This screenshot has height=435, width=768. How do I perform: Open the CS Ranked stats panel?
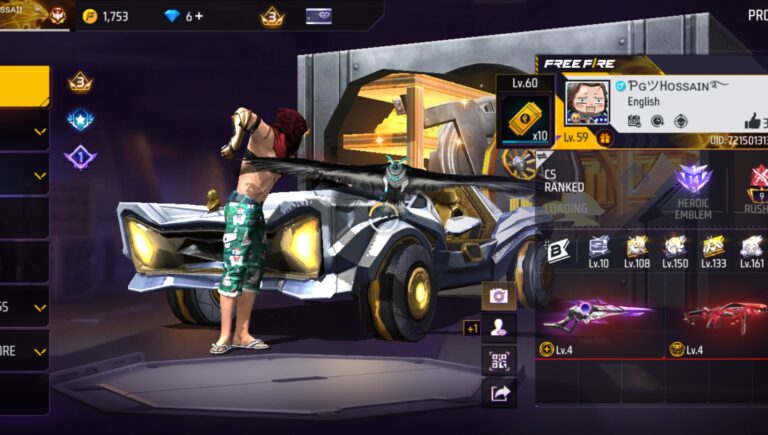(565, 185)
